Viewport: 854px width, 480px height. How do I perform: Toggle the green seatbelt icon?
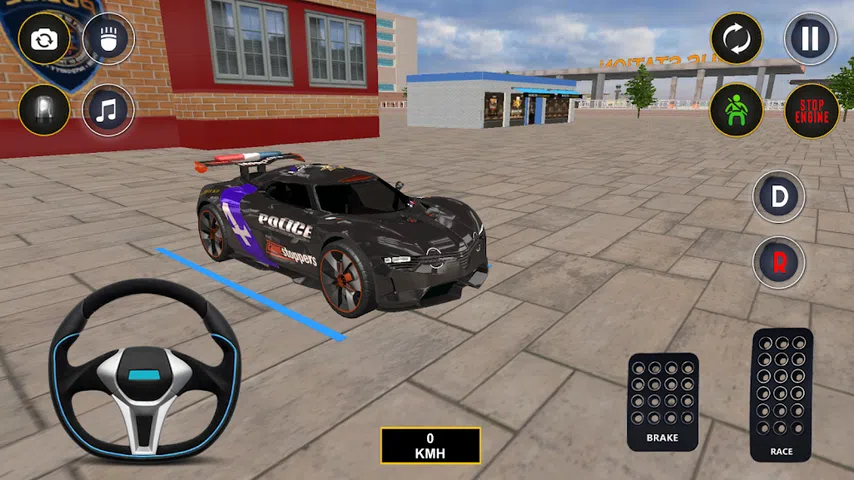click(736, 110)
